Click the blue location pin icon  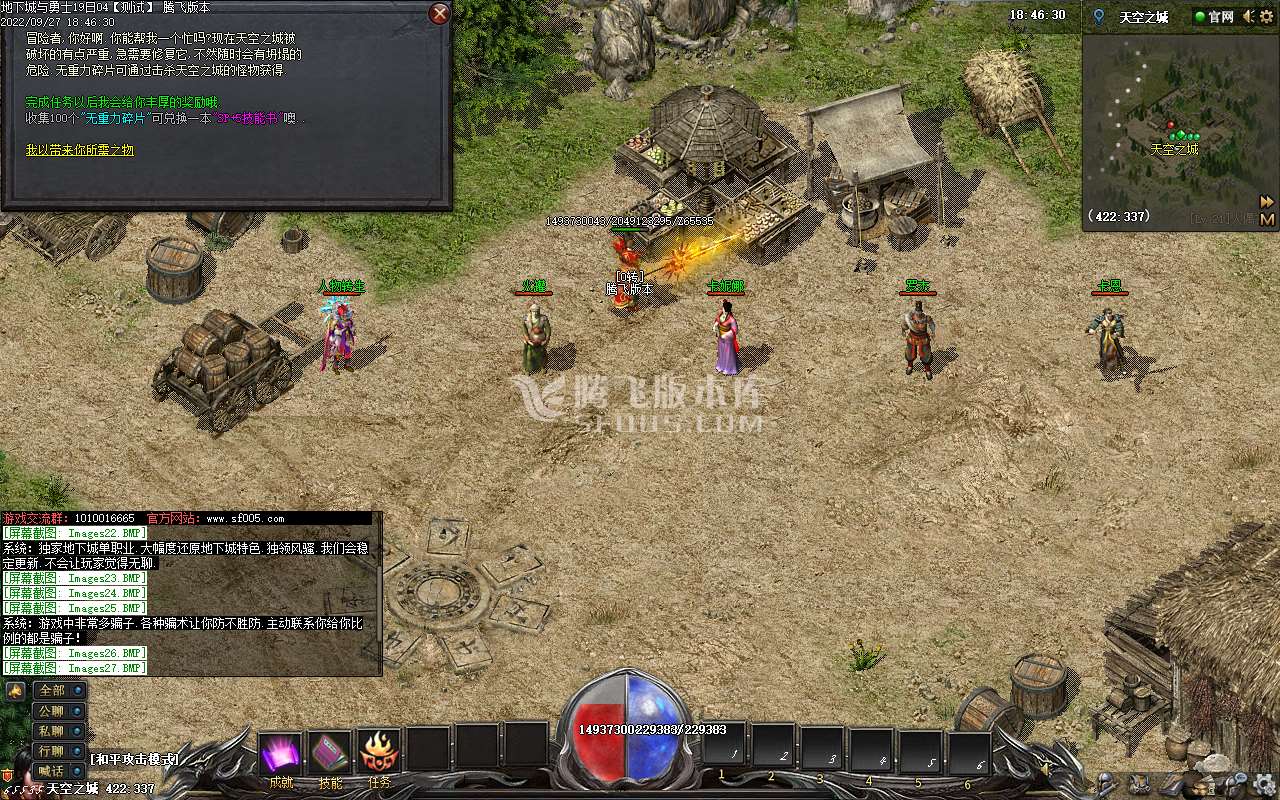pyautogui.click(x=1099, y=17)
